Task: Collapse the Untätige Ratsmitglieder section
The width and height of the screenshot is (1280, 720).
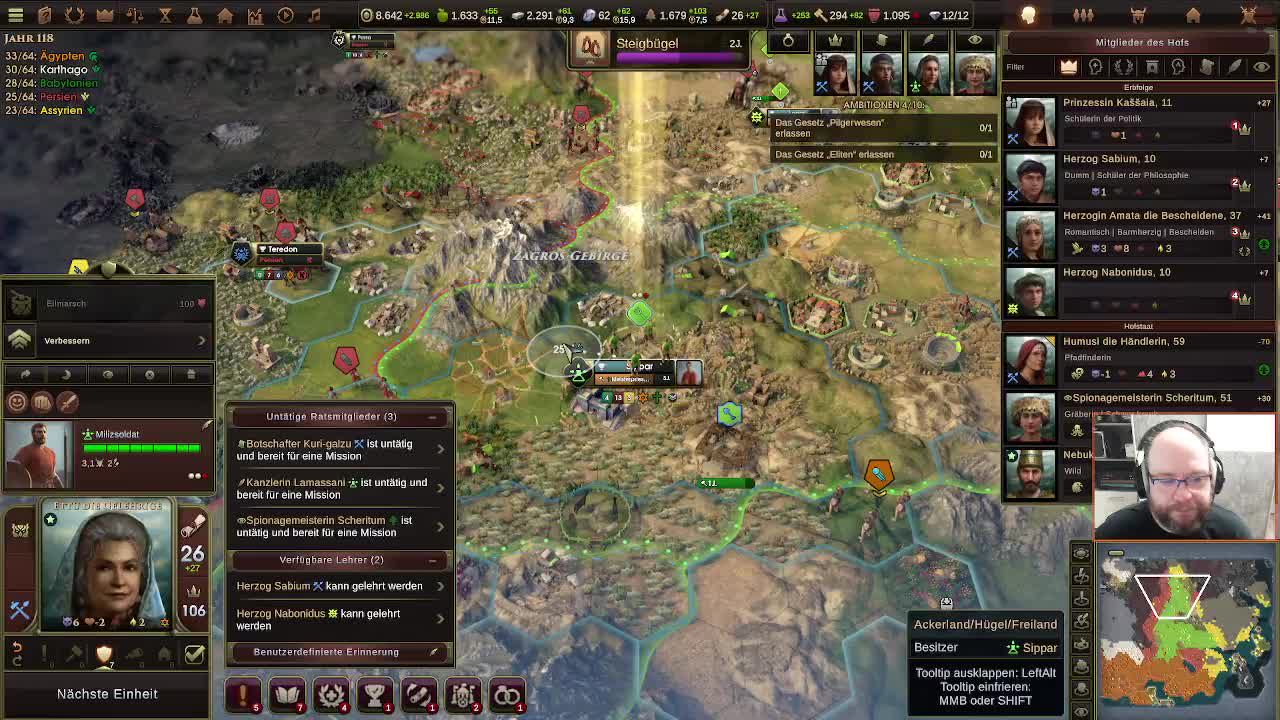Action: point(432,416)
